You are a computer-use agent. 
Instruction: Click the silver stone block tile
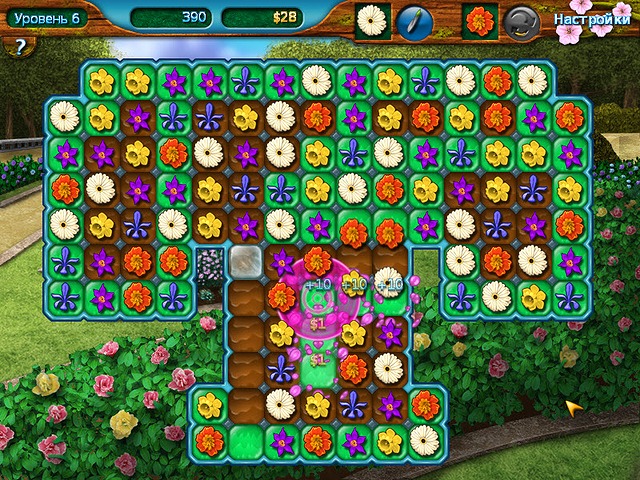coord(245,261)
